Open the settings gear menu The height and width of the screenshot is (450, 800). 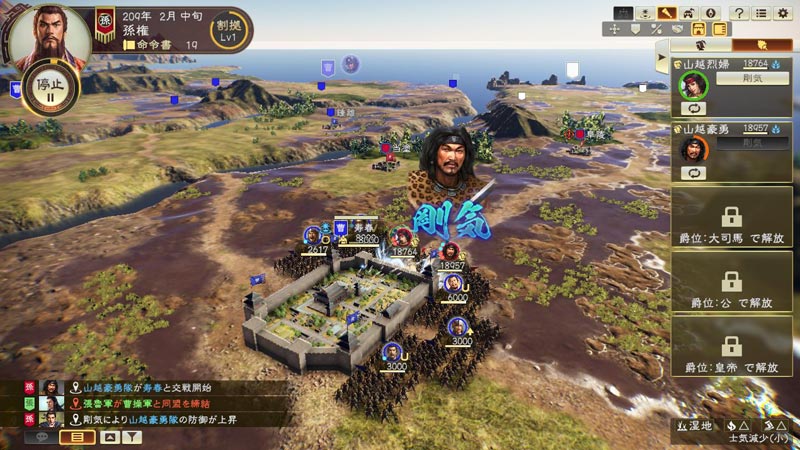coord(785,13)
